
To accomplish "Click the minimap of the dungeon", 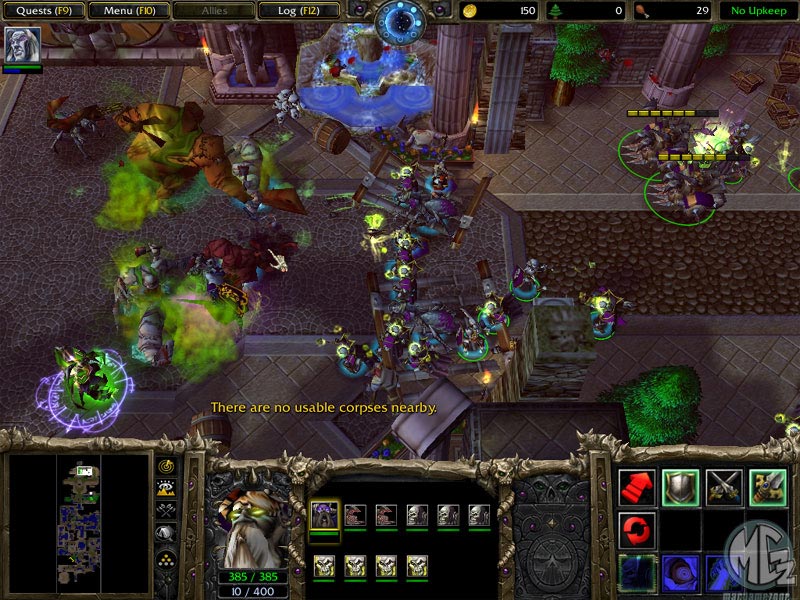I will 77,520.
